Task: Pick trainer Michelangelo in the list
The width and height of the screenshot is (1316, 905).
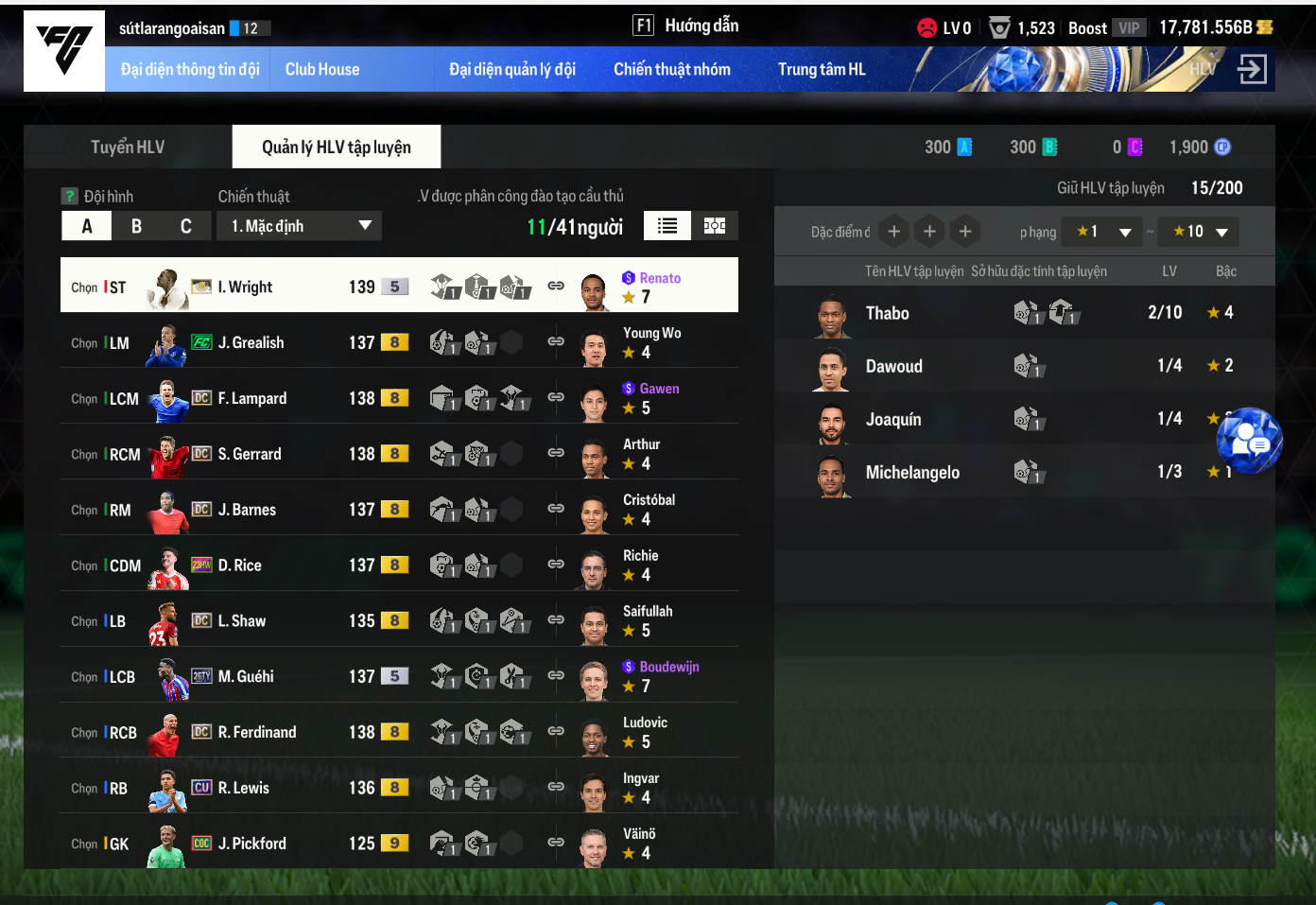Action: click(x=911, y=473)
